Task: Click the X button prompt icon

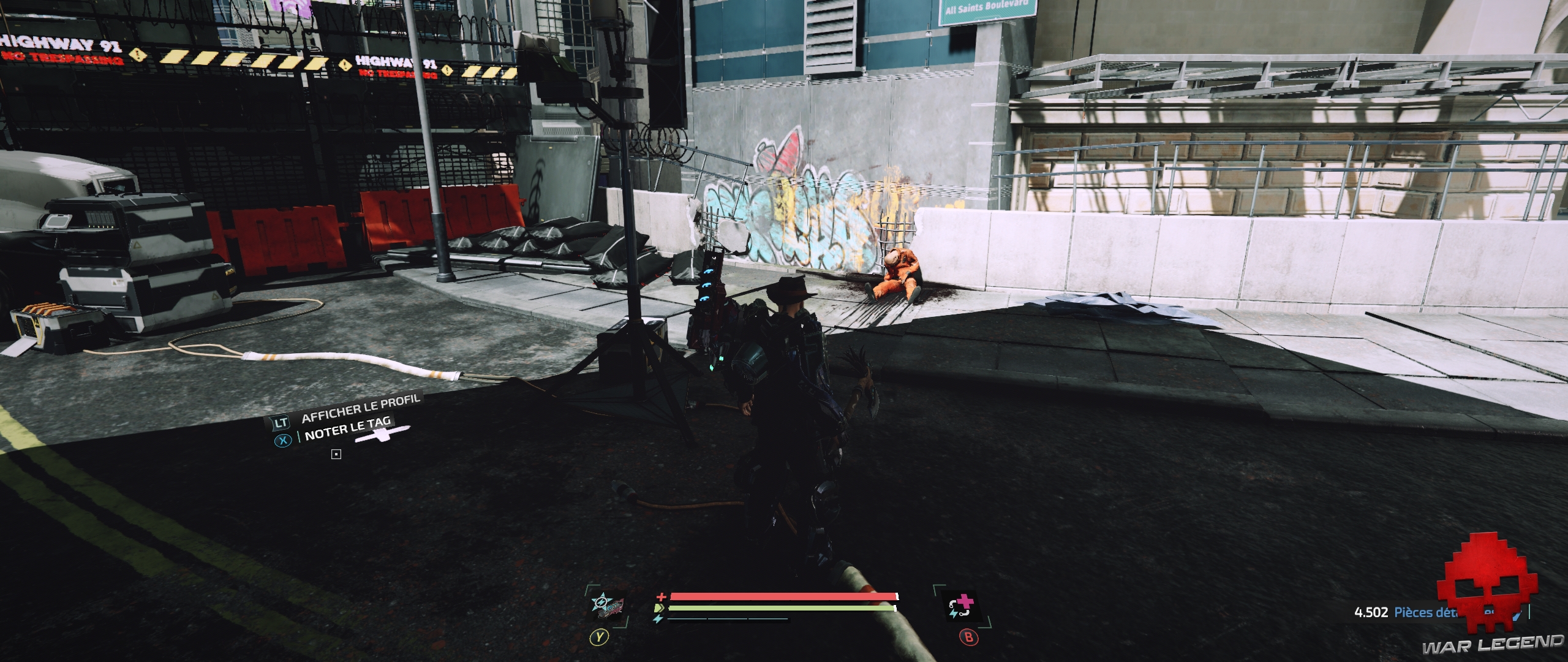Action: (284, 441)
